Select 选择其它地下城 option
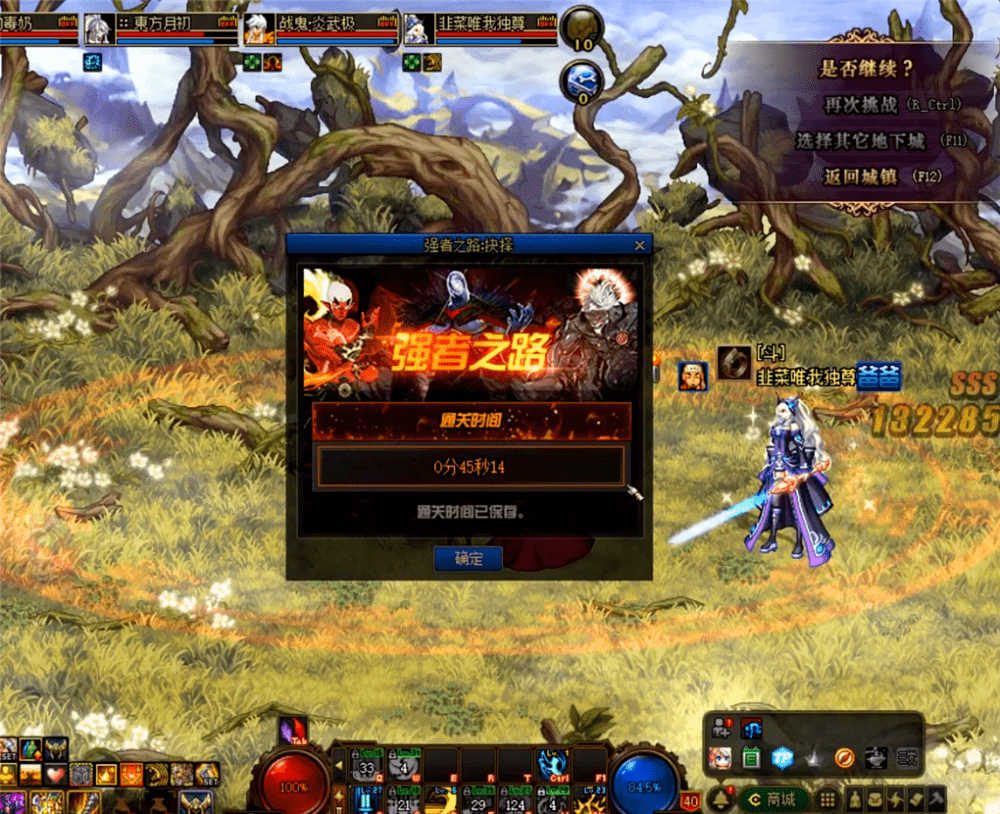 (x=860, y=141)
